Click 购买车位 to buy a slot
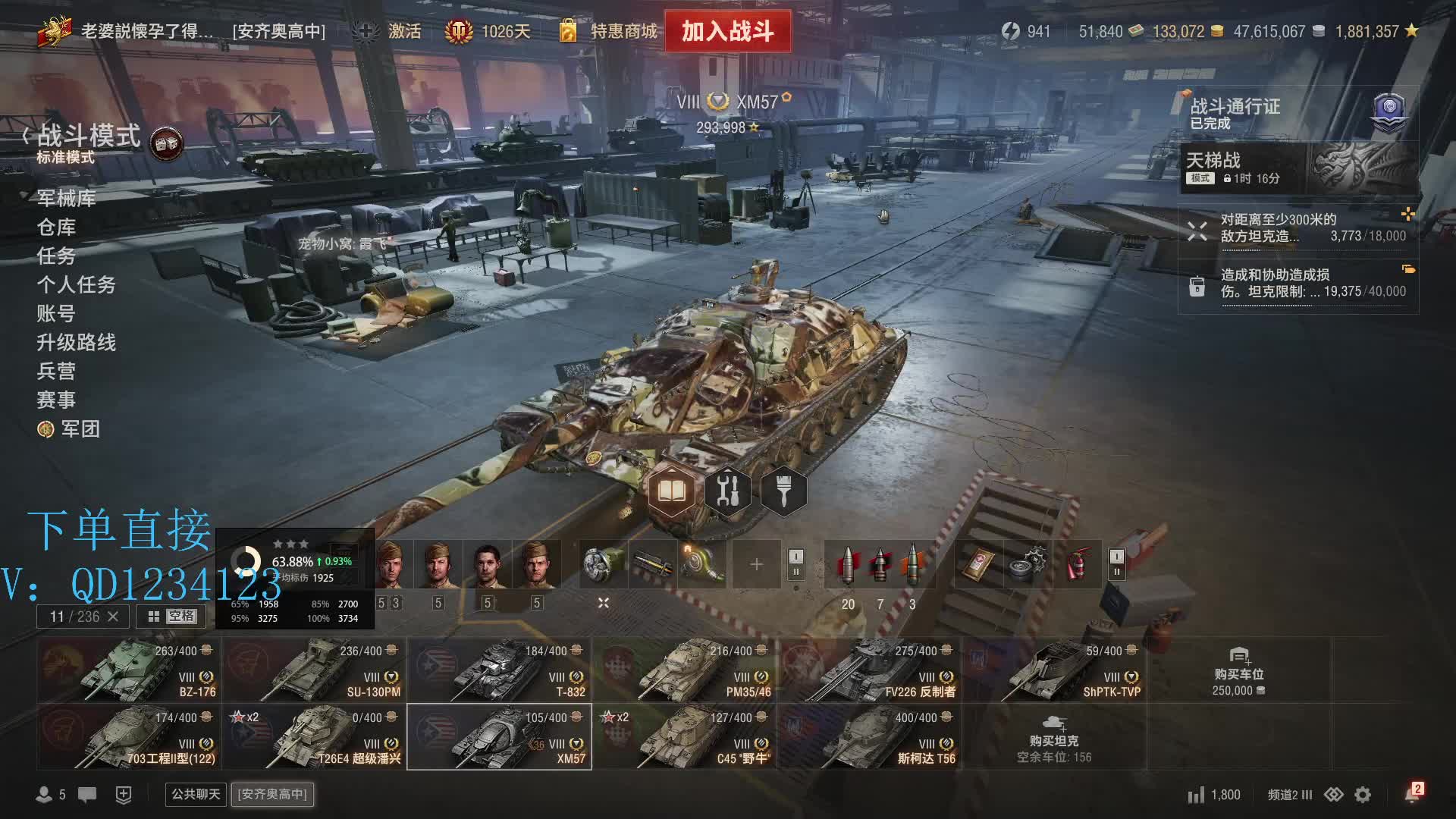 tap(1238, 671)
